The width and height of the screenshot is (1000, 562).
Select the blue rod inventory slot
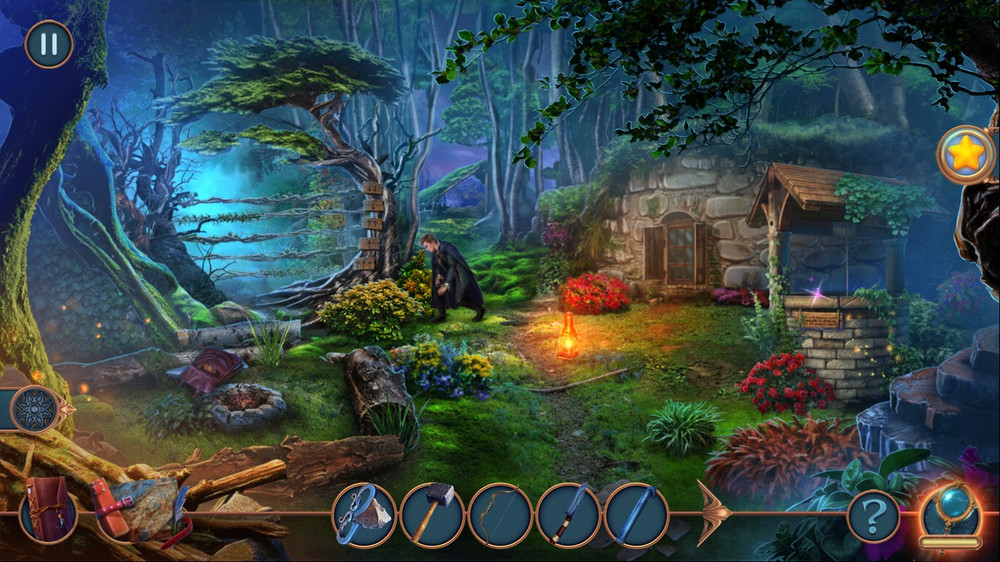(x=636, y=515)
